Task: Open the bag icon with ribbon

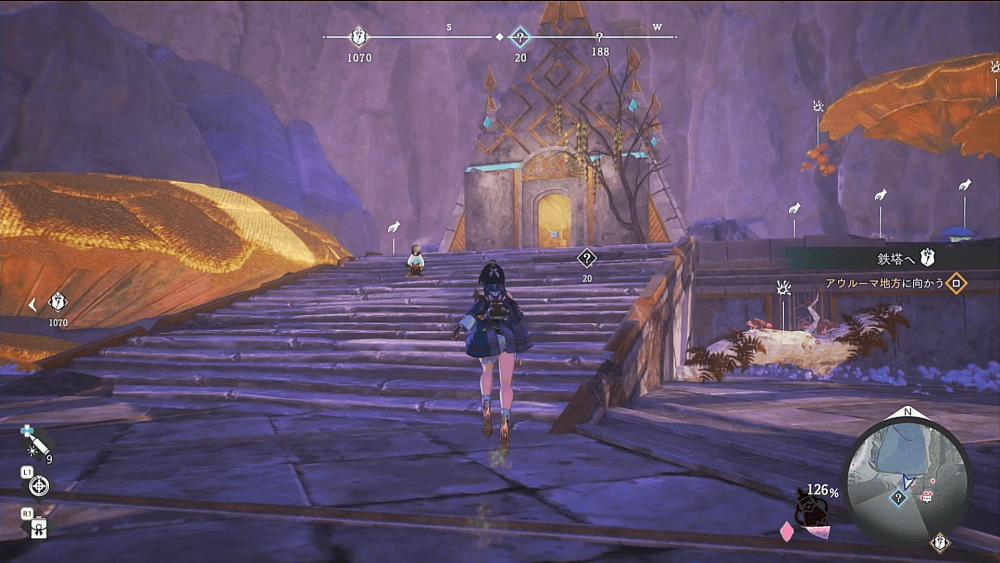Action: tap(39, 527)
